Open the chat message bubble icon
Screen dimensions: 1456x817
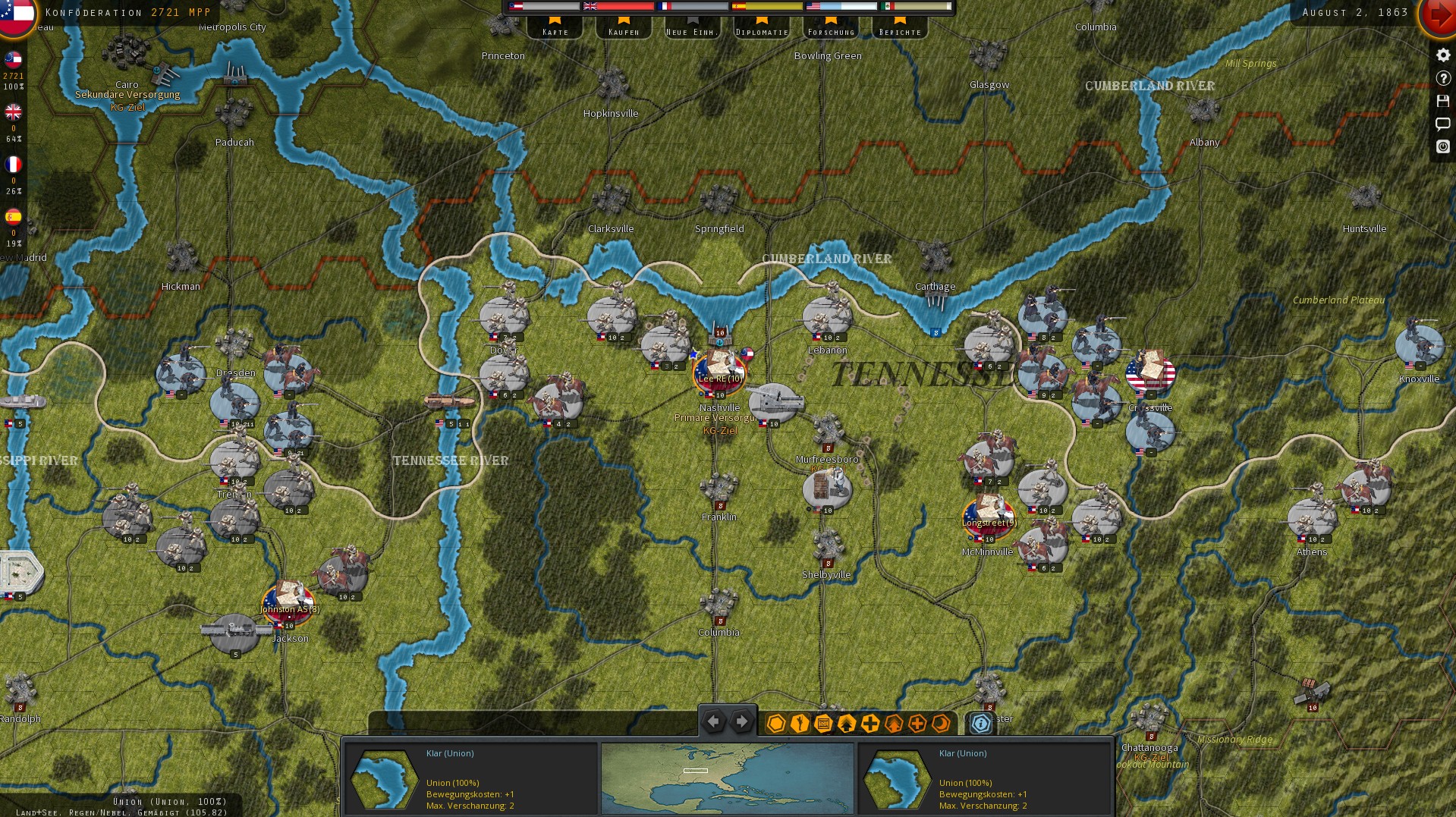[1442, 124]
